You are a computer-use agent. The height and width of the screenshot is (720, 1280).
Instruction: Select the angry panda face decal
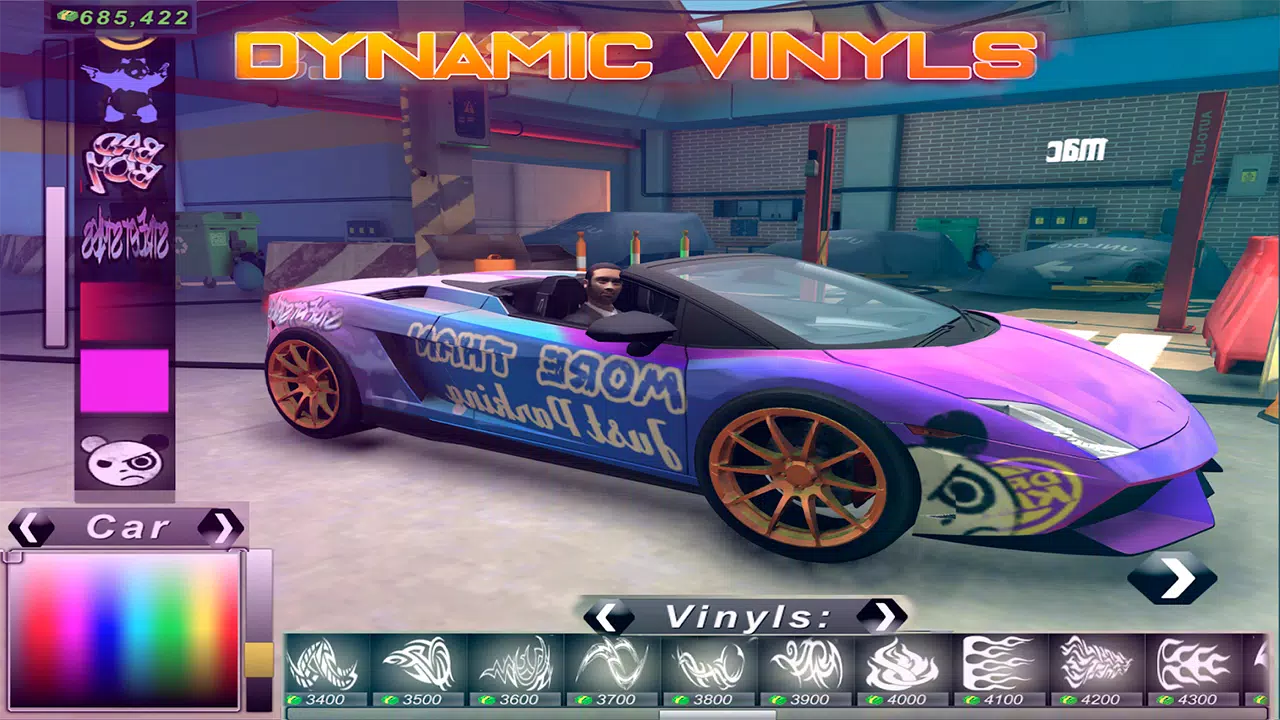[122, 460]
